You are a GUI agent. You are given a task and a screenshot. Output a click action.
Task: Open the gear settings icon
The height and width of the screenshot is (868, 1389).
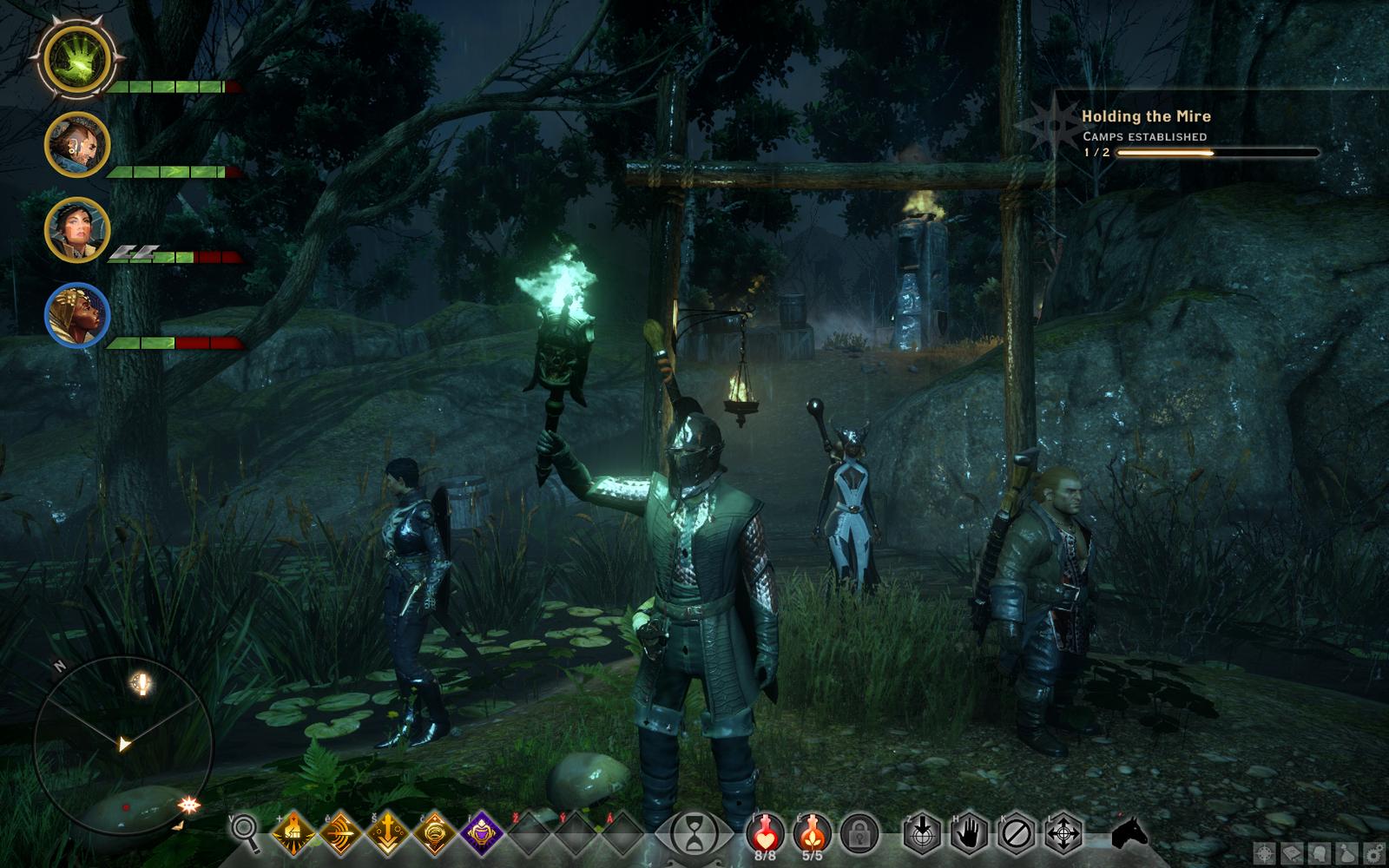point(1374,854)
